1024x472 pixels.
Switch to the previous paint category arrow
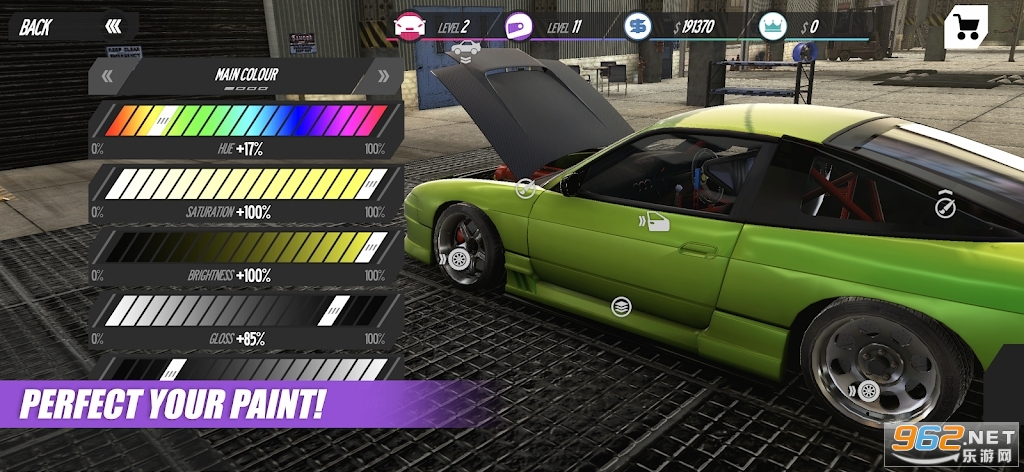point(108,76)
